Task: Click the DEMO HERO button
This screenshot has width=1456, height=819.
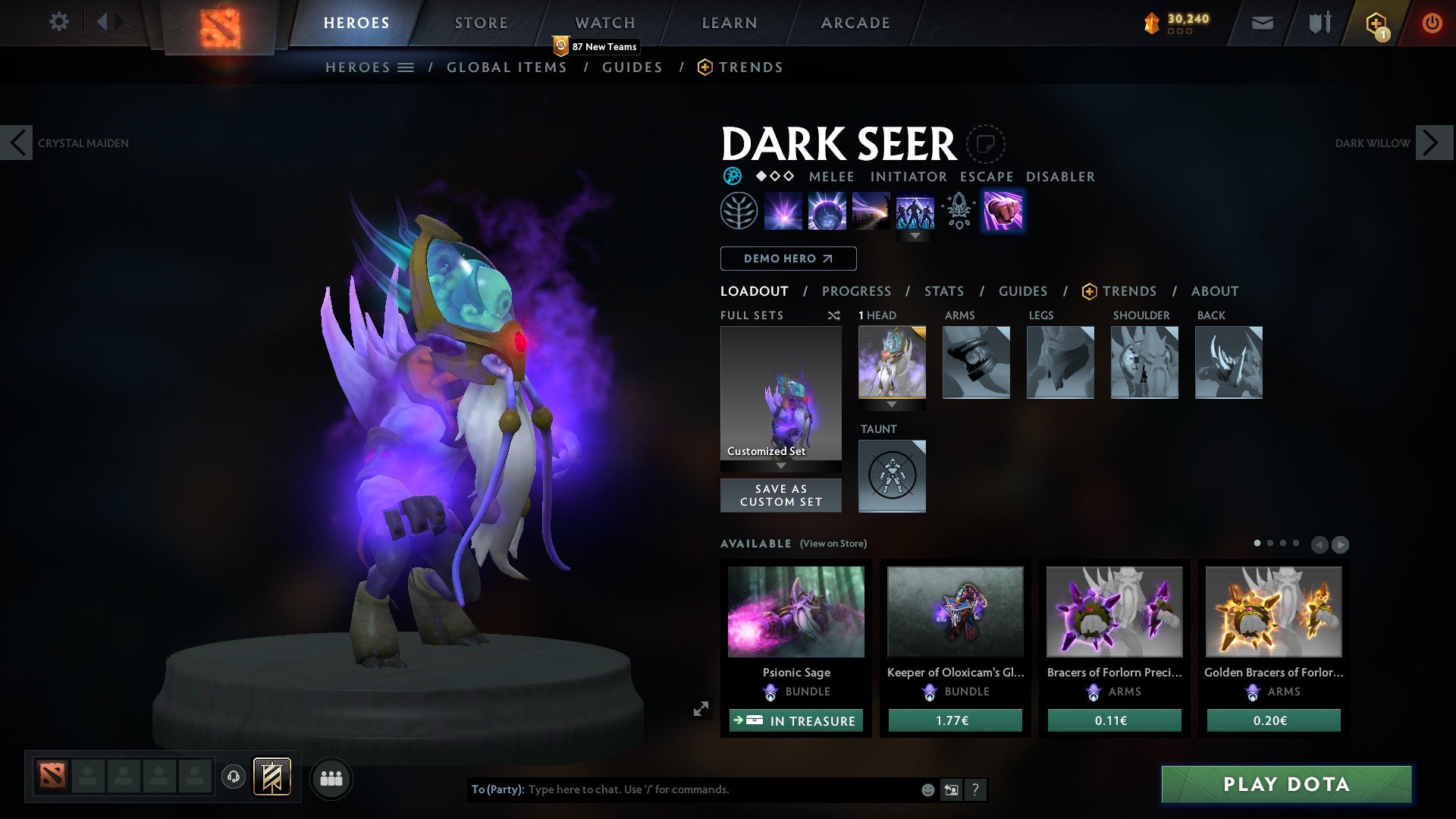Action: 788,259
